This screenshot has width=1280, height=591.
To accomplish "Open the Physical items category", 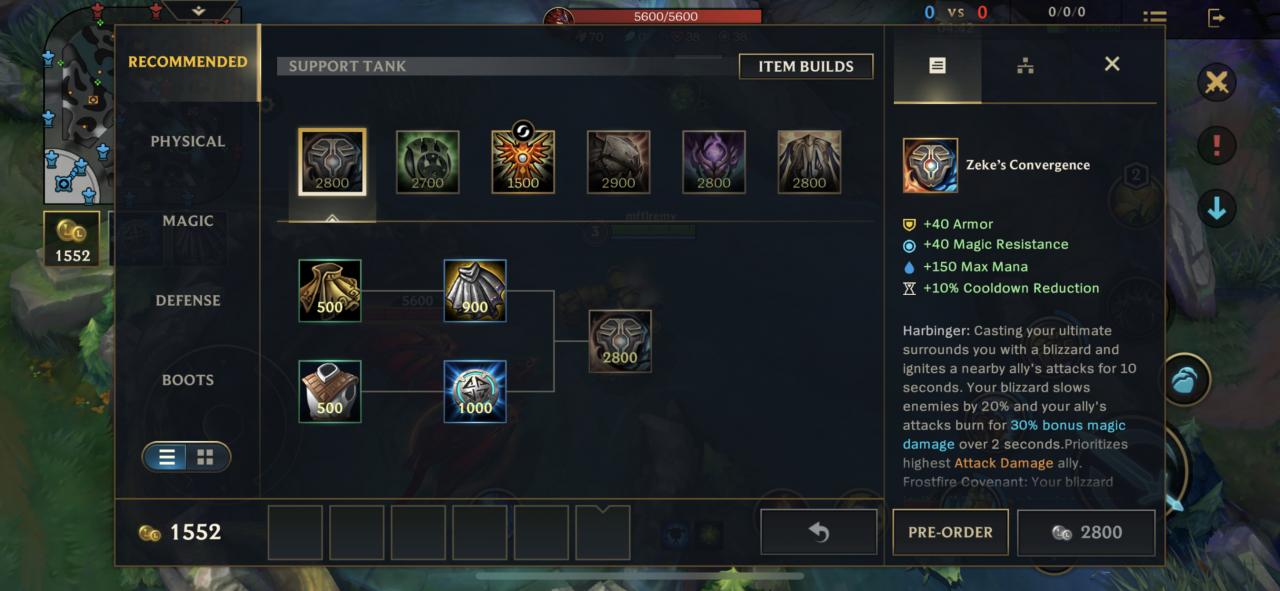I will 187,141.
